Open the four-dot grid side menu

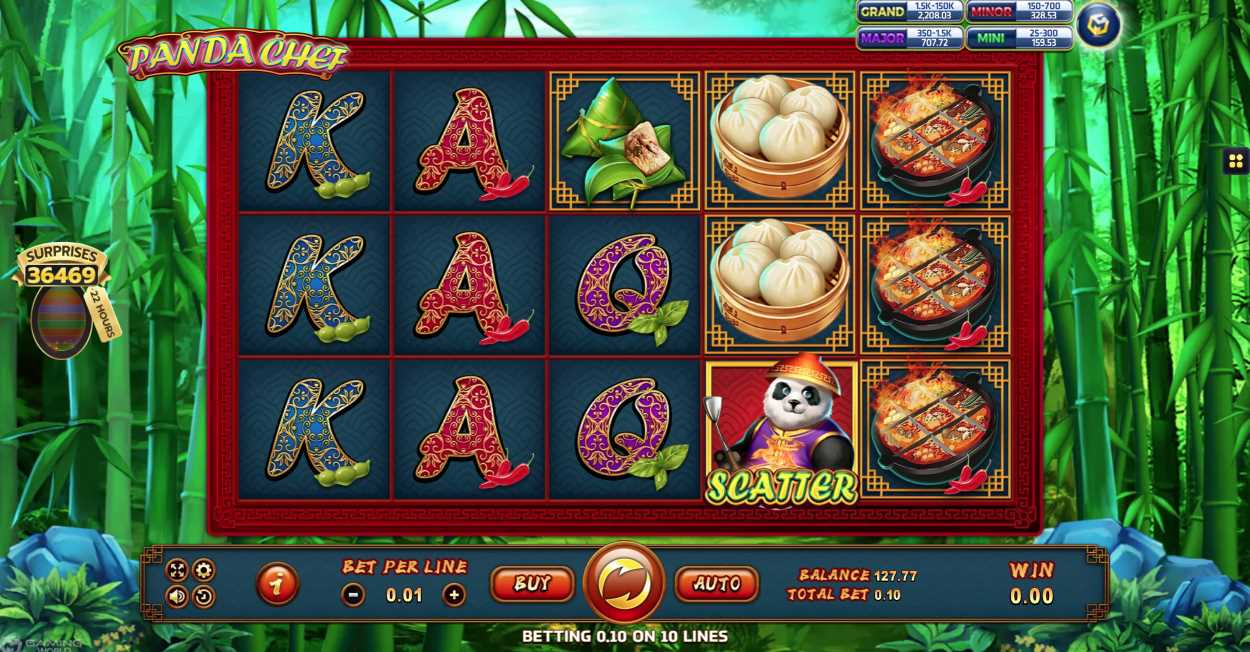pyautogui.click(x=1235, y=161)
